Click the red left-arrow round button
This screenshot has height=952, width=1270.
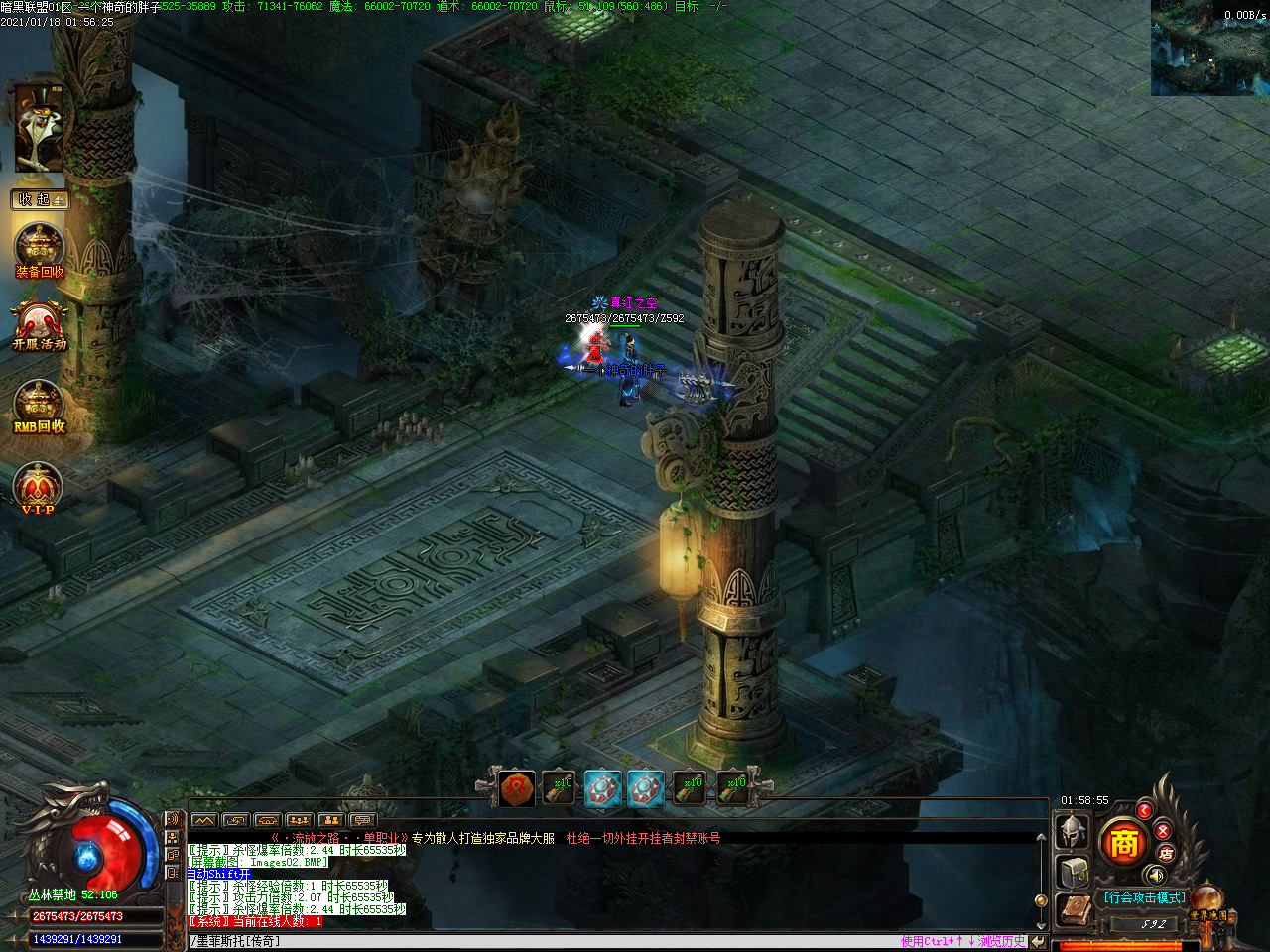point(1144,810)
